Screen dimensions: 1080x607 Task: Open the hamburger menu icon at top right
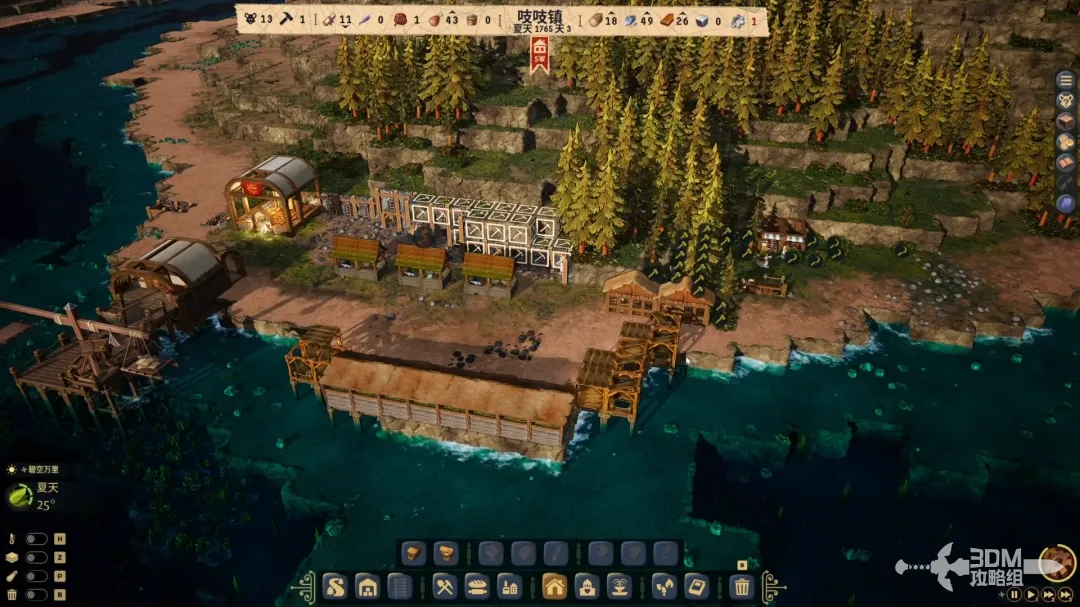[x=1066, y=78]
